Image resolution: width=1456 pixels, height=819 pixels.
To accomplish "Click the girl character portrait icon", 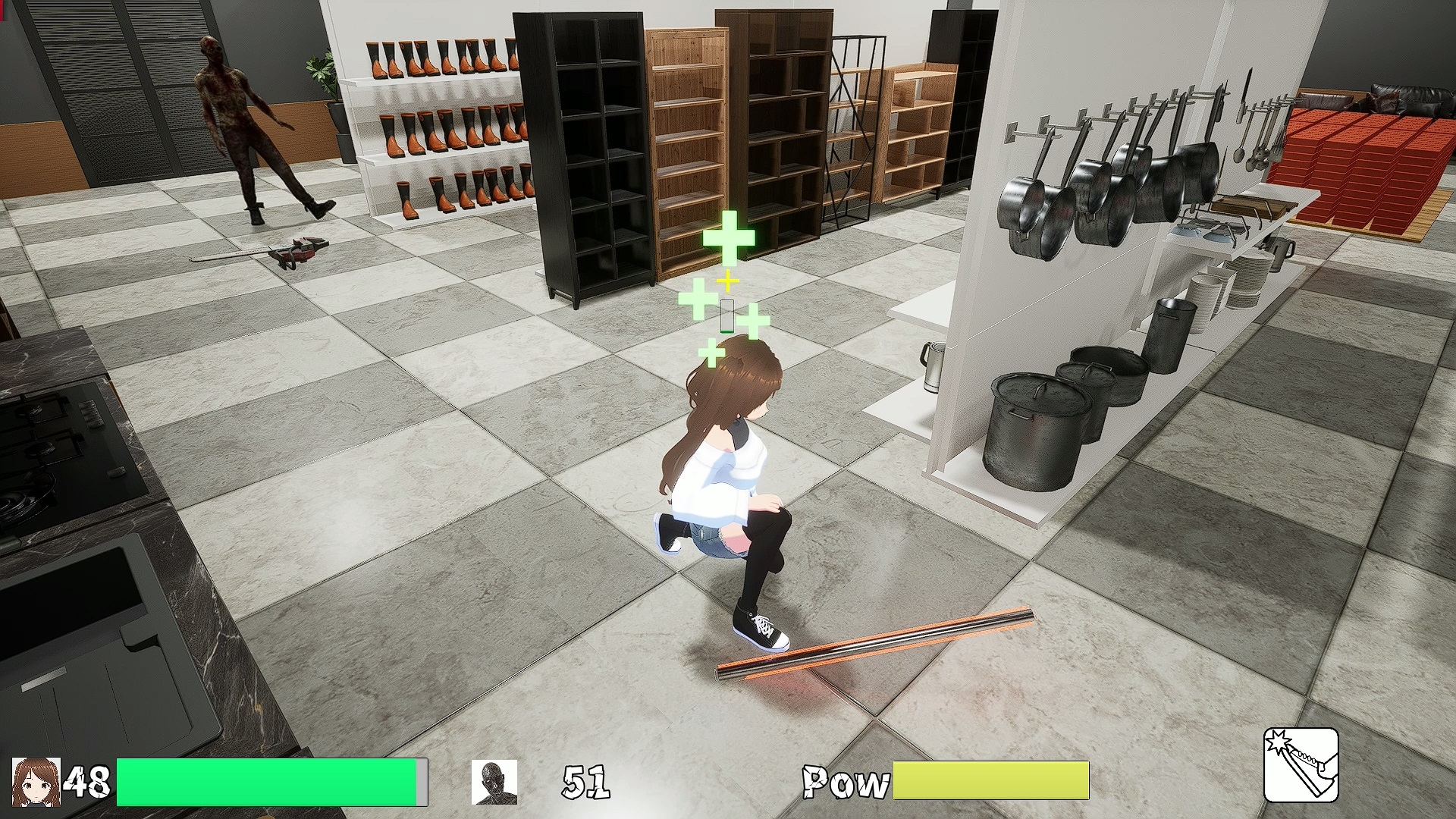I will (x=36, y=781).
